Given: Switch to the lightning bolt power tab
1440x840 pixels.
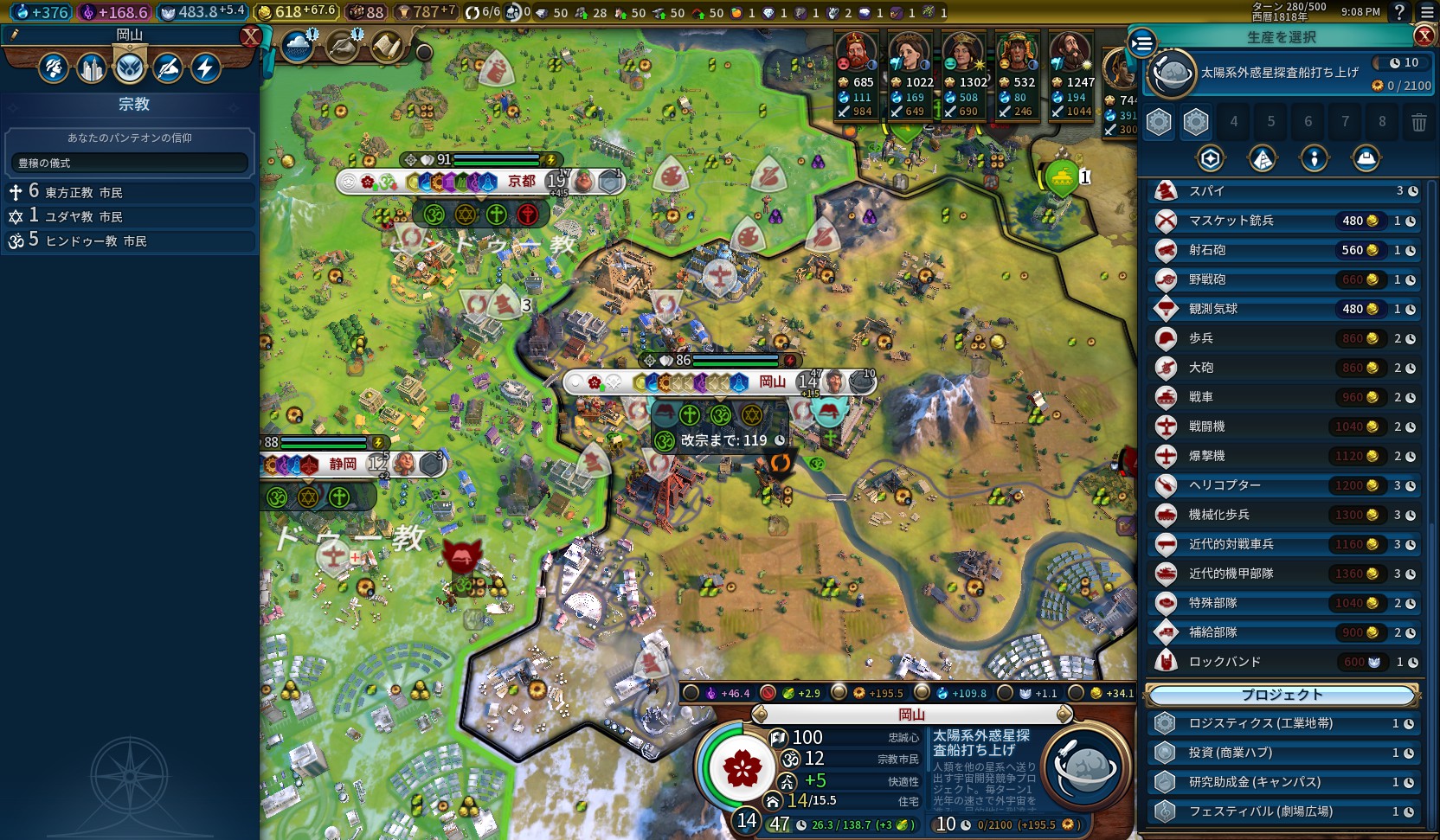Looking at the screenshot, I should [206, 68].
